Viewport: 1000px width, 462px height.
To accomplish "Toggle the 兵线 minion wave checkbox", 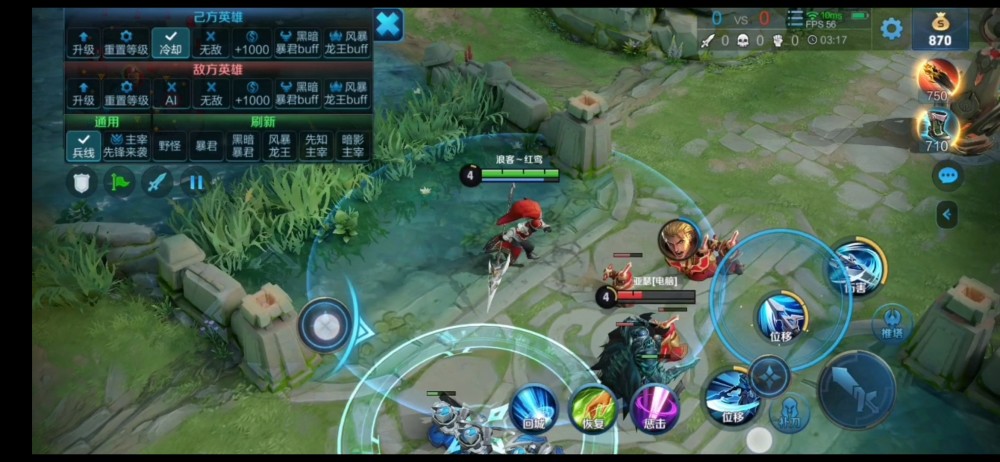I will (x=83, y=145).
